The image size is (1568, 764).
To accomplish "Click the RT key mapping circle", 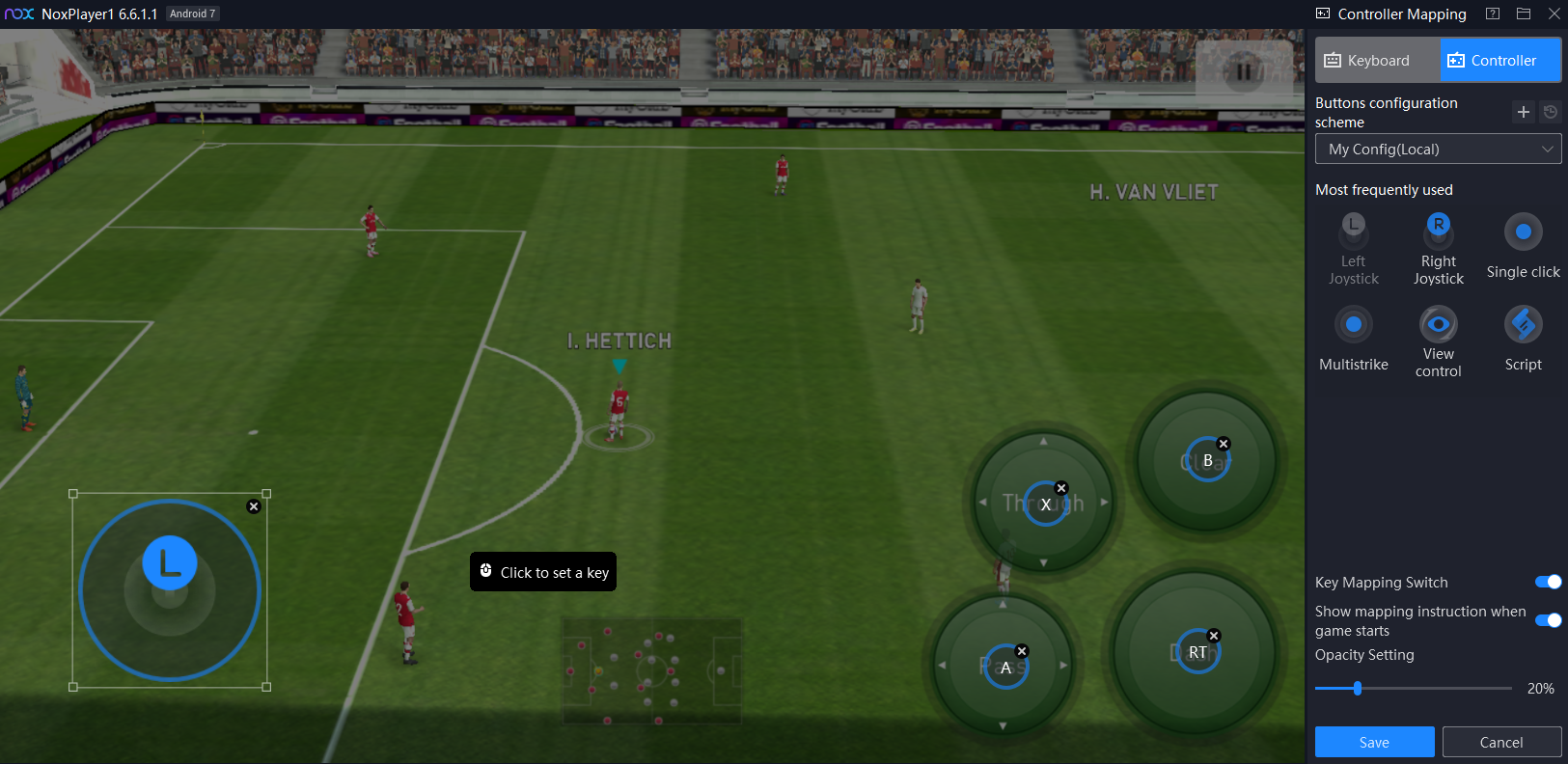I will point(1197,653).
